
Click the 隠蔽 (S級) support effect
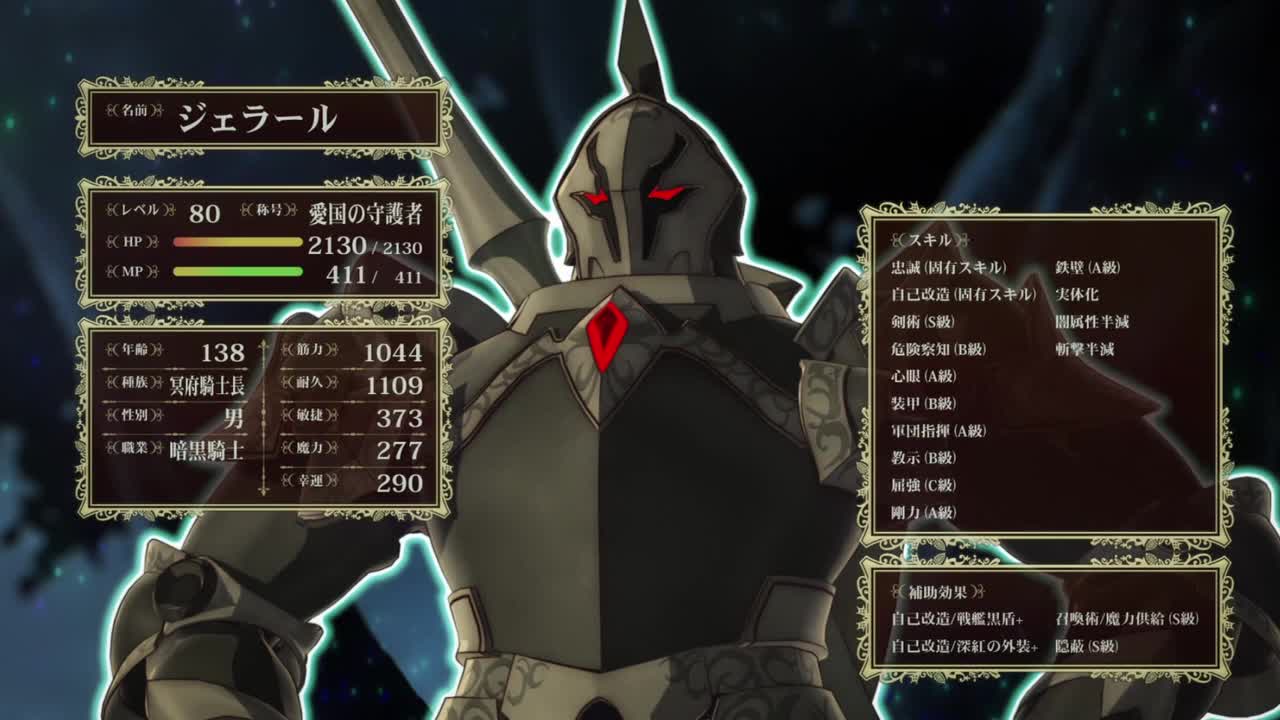[x=1089, y=647]
